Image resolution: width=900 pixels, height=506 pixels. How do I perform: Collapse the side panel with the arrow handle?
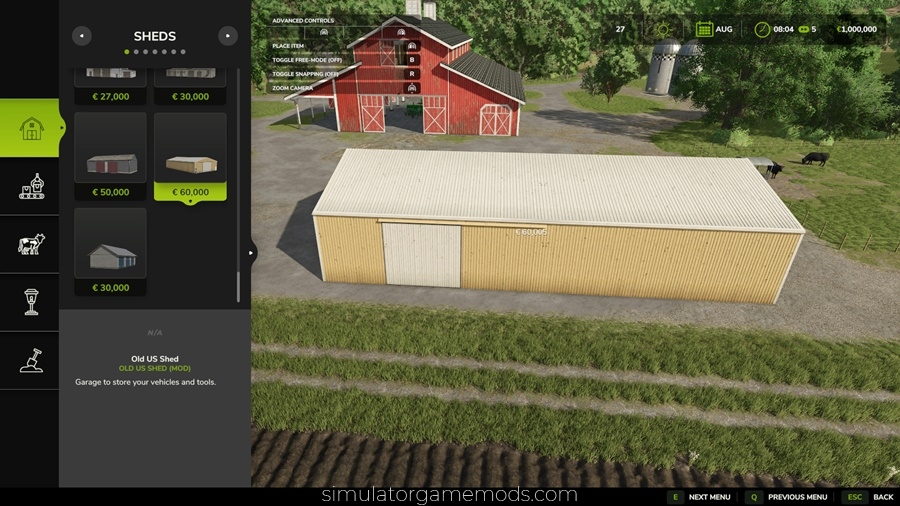(252, 253)
